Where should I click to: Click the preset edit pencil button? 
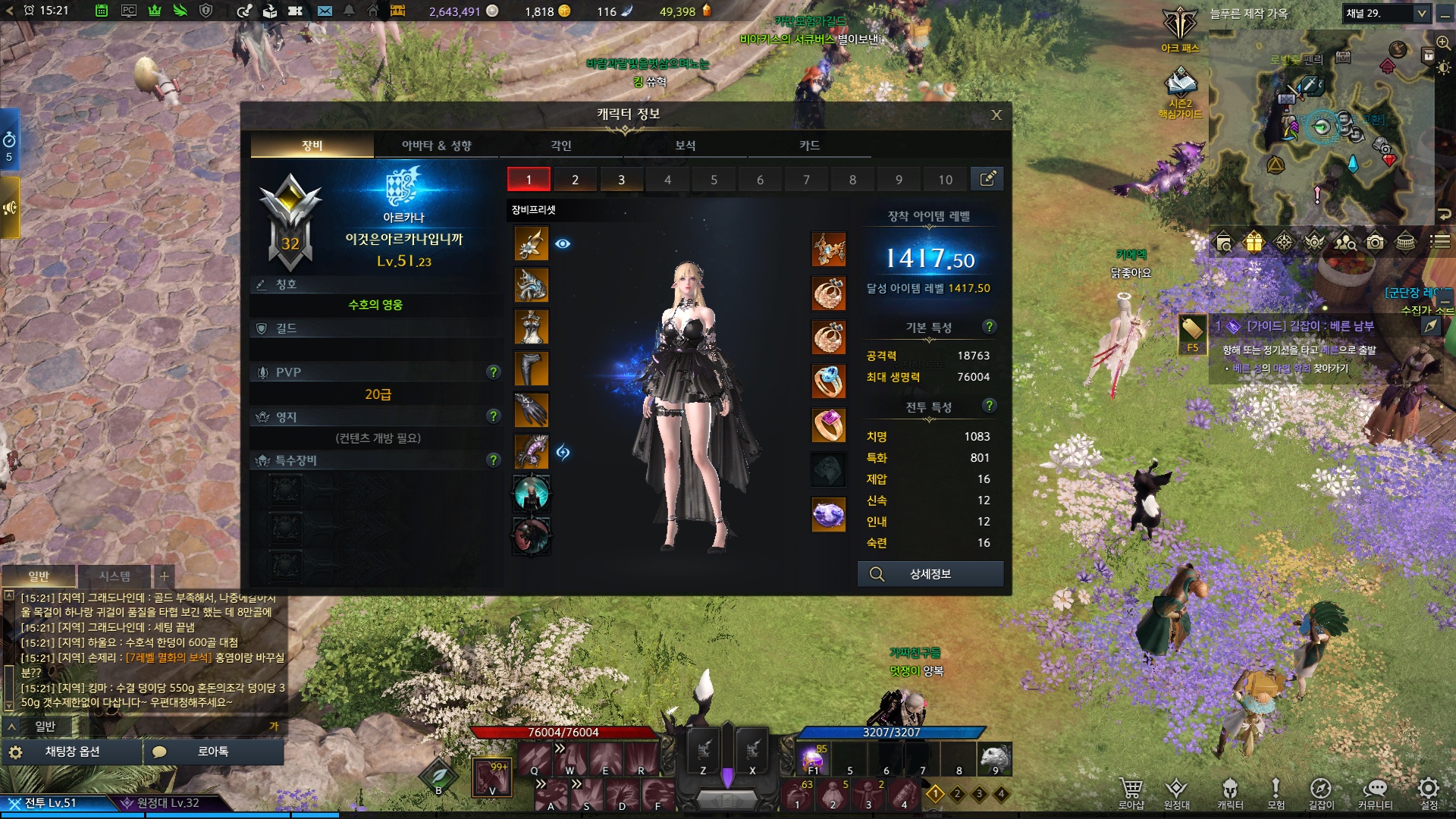click(x=987, y=180)
